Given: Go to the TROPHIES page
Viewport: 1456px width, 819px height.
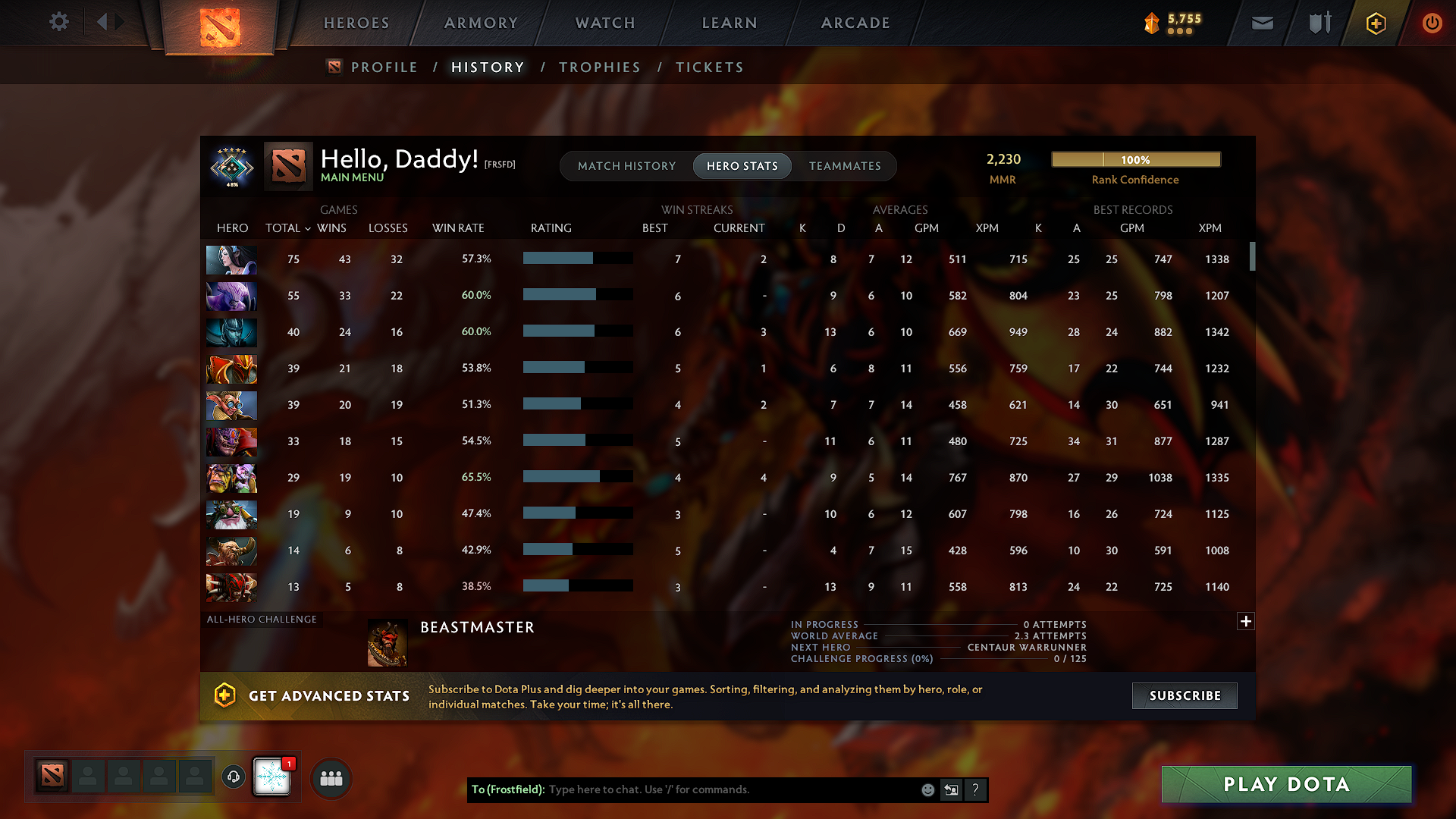Looking at the screenshot, I should 599,67.
